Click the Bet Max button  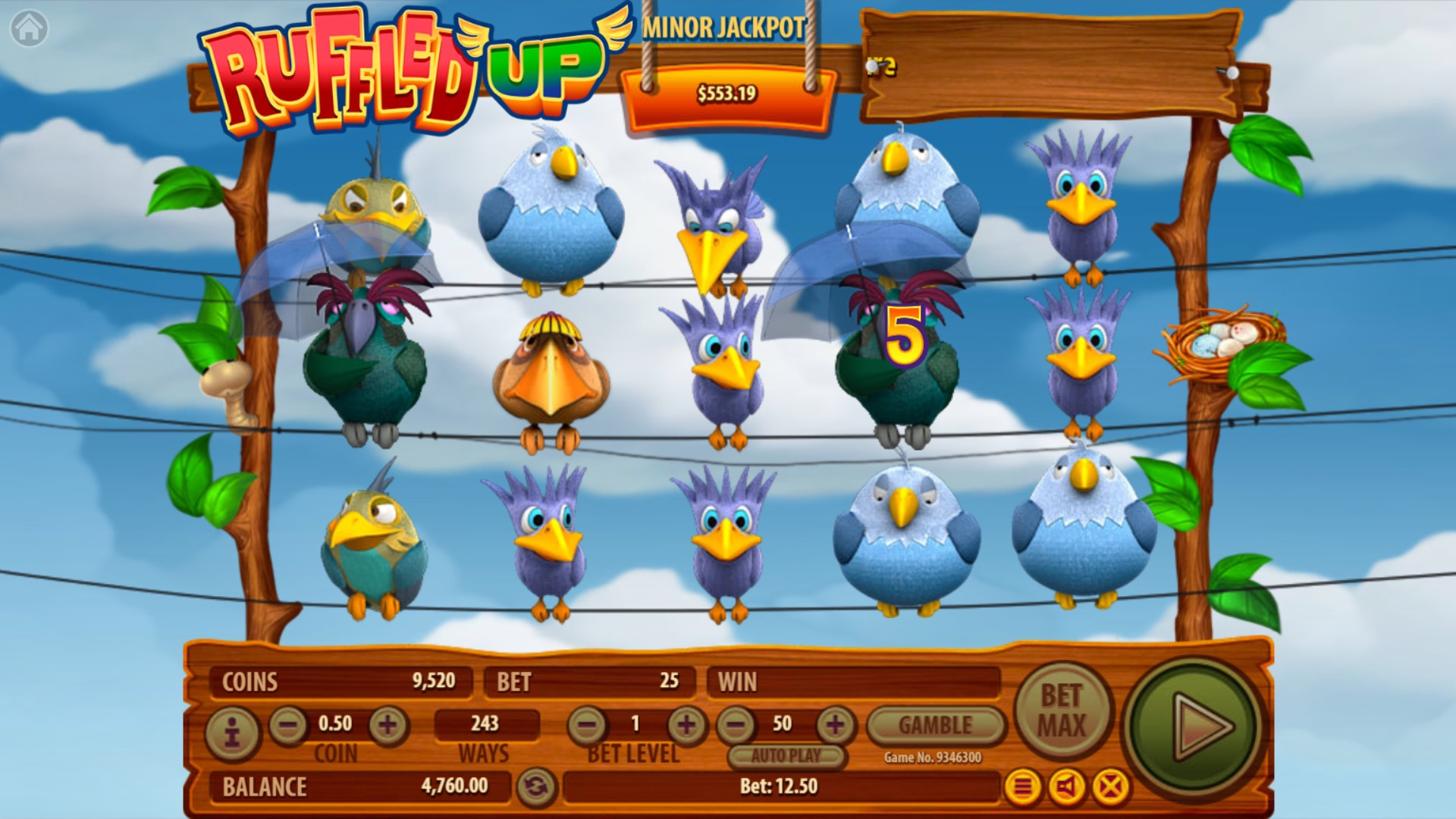pos(1062,710)
